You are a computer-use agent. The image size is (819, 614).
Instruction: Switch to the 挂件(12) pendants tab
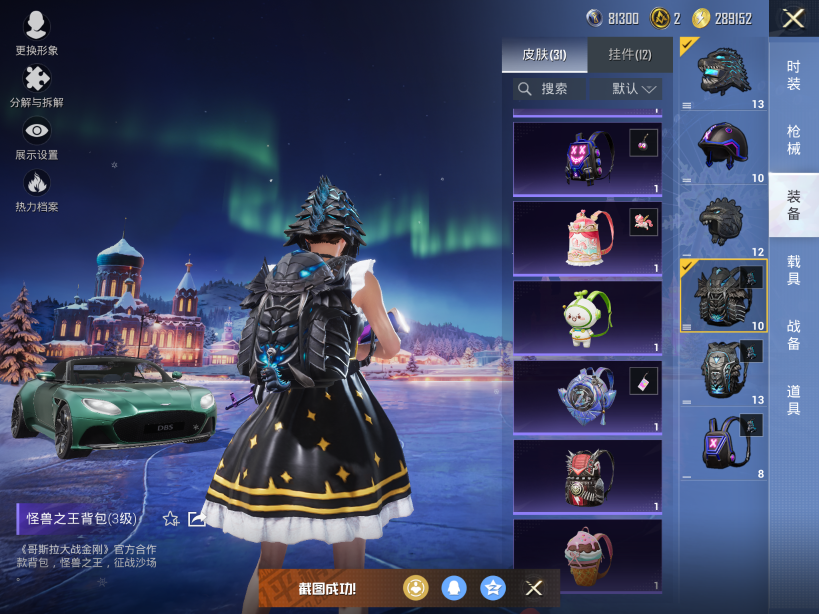tap(629, 55)
